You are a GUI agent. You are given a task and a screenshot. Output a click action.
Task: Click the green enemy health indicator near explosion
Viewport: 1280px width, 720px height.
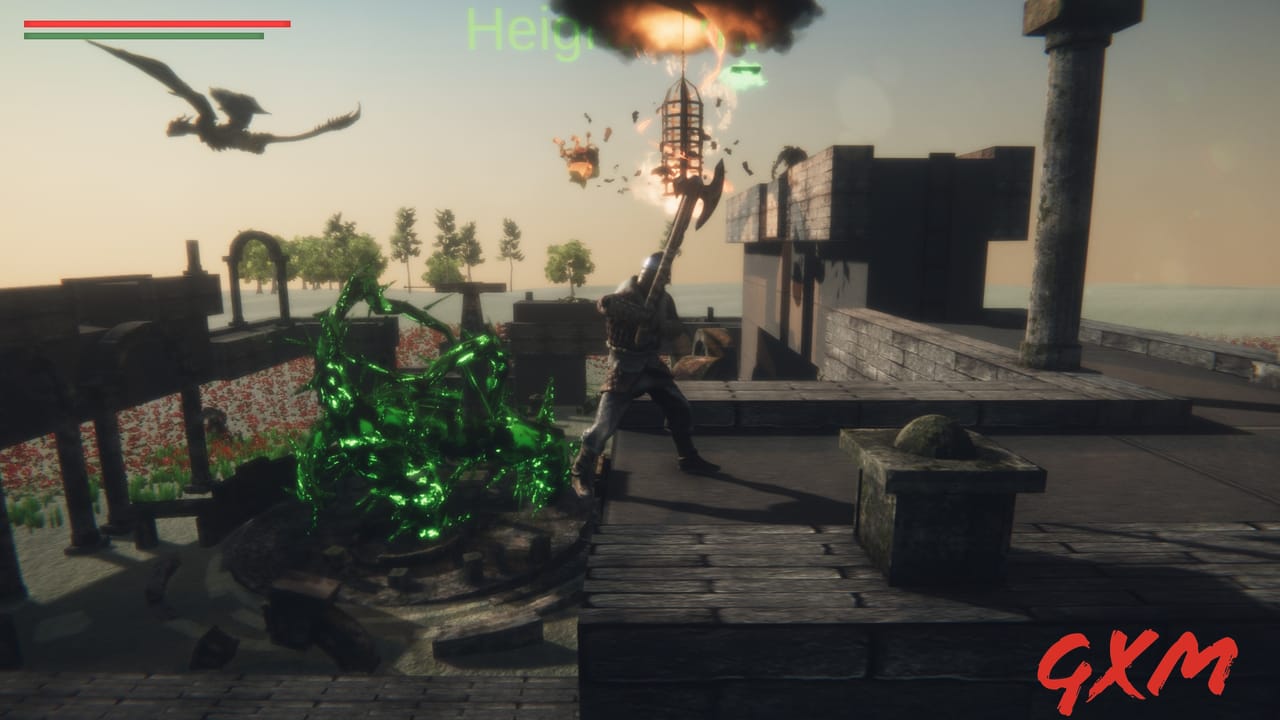(x=745, y=68)
